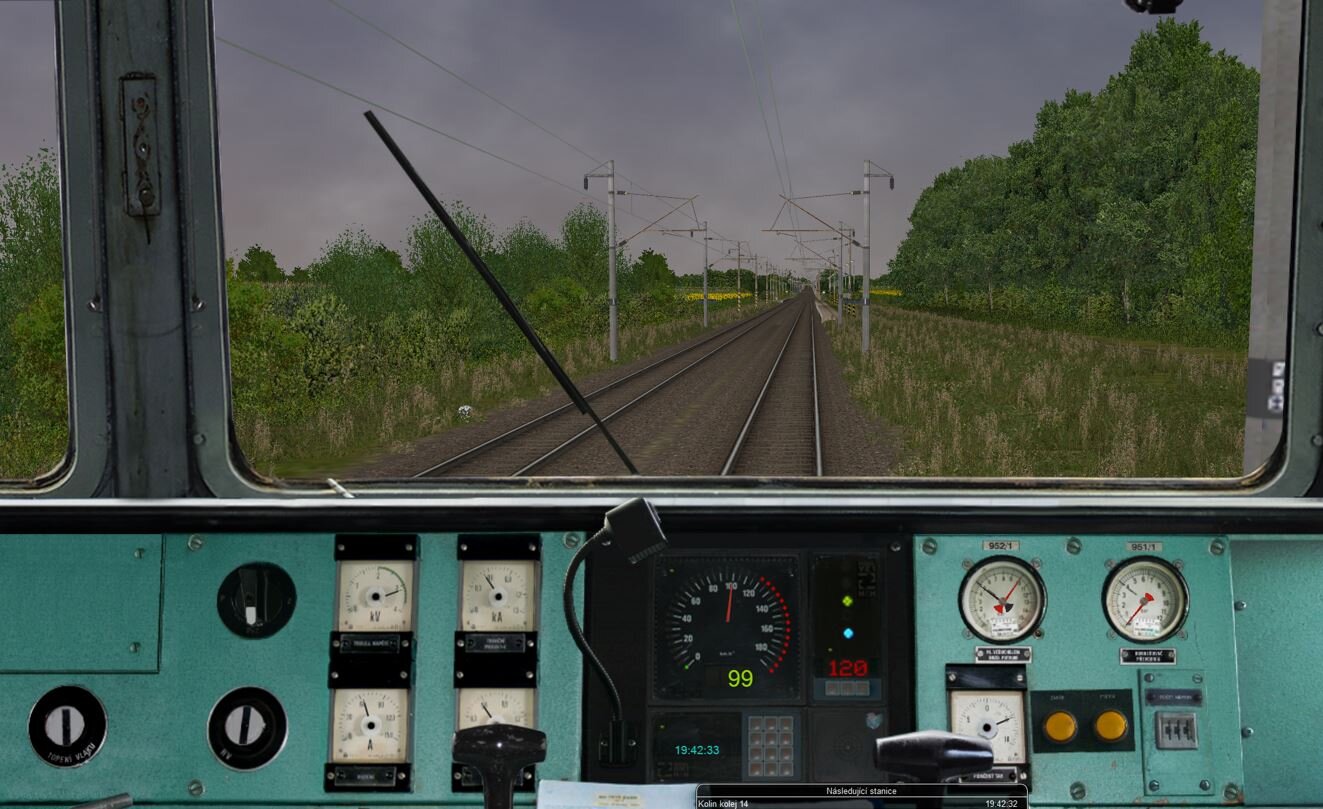Click the Následující stanice header bar
Viewport: 1323px width, 809px height.
pyautogui.click(x=861, y=789)
